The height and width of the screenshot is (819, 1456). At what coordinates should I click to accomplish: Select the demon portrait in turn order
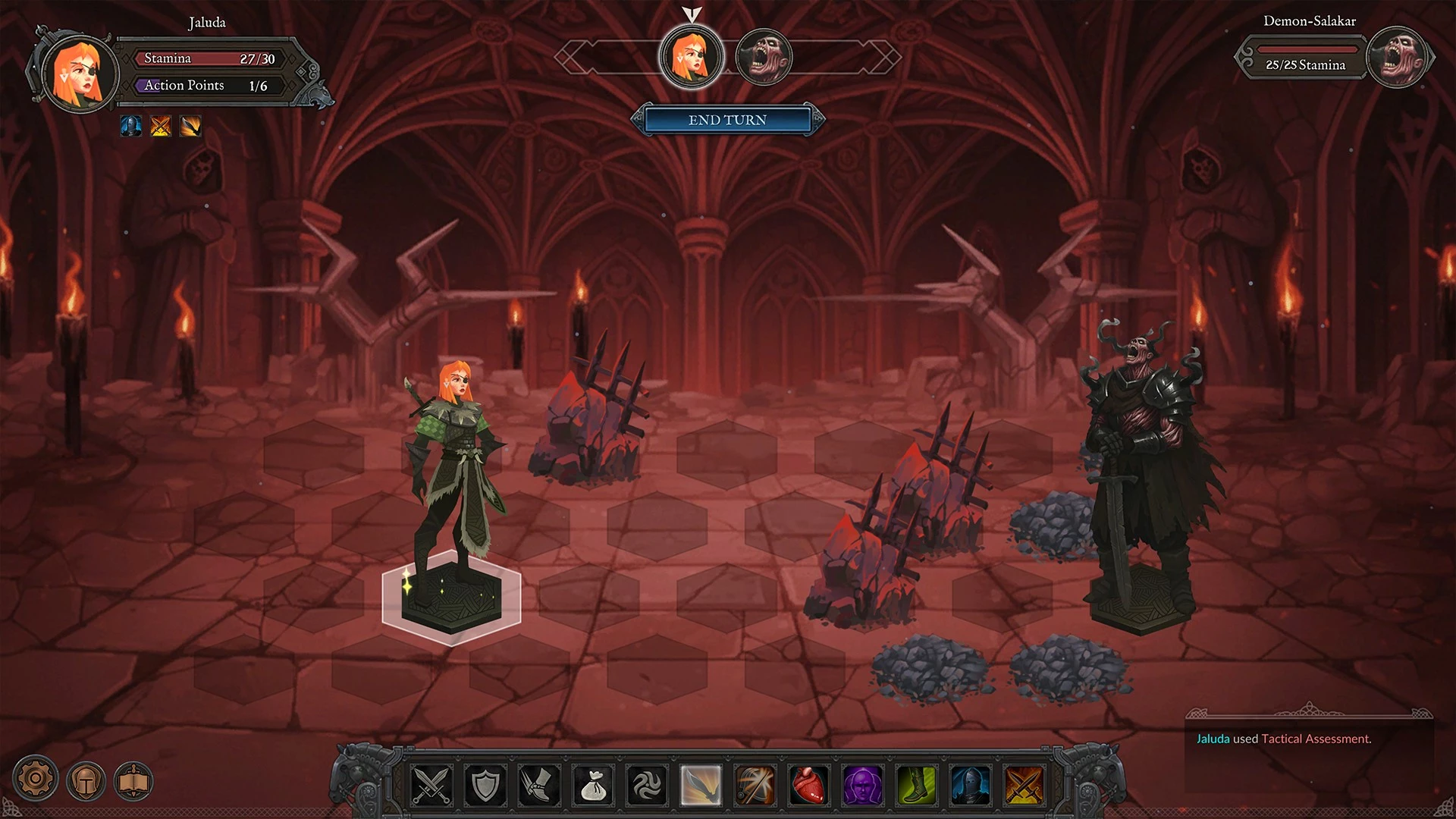pyautogui.click(x=764, y=58)
